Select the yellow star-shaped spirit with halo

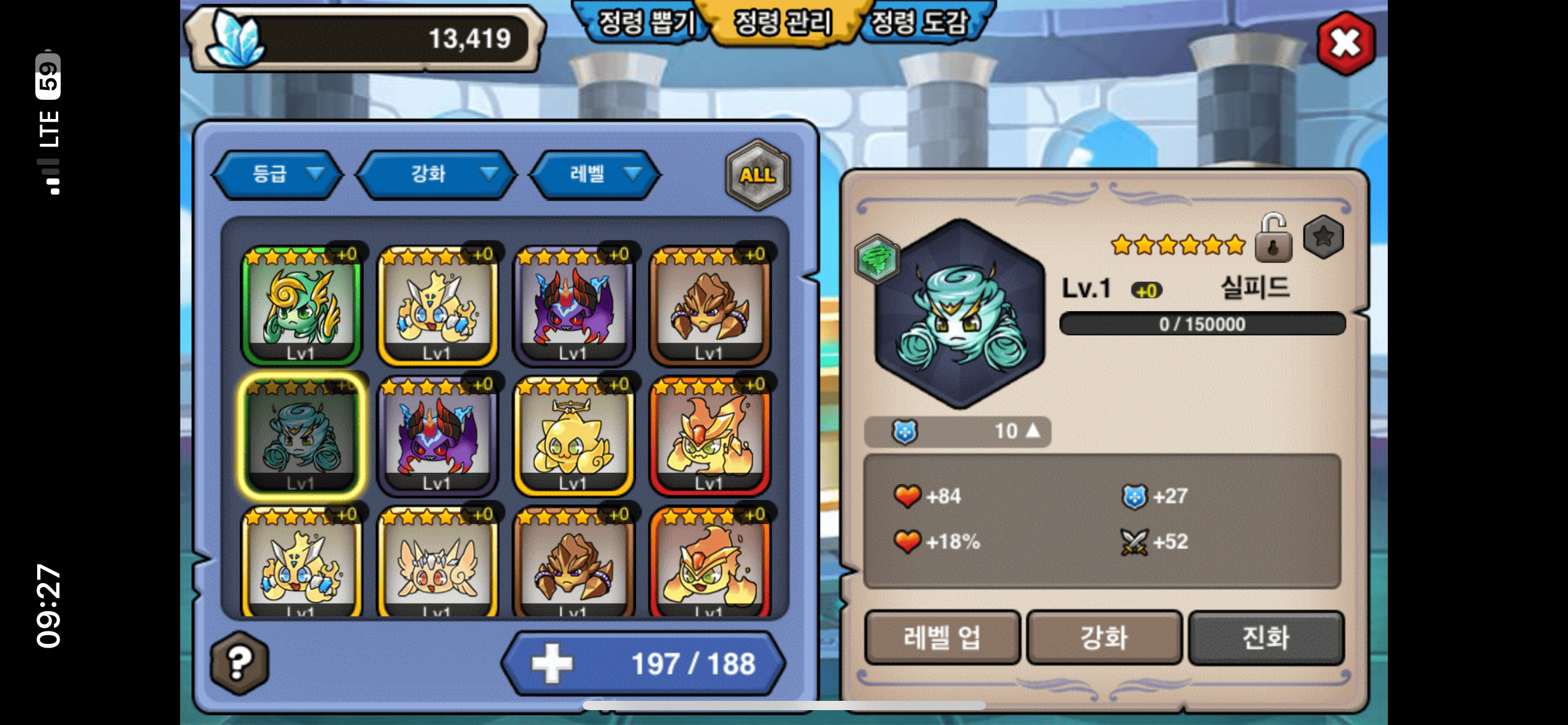(x=573, y=436)
